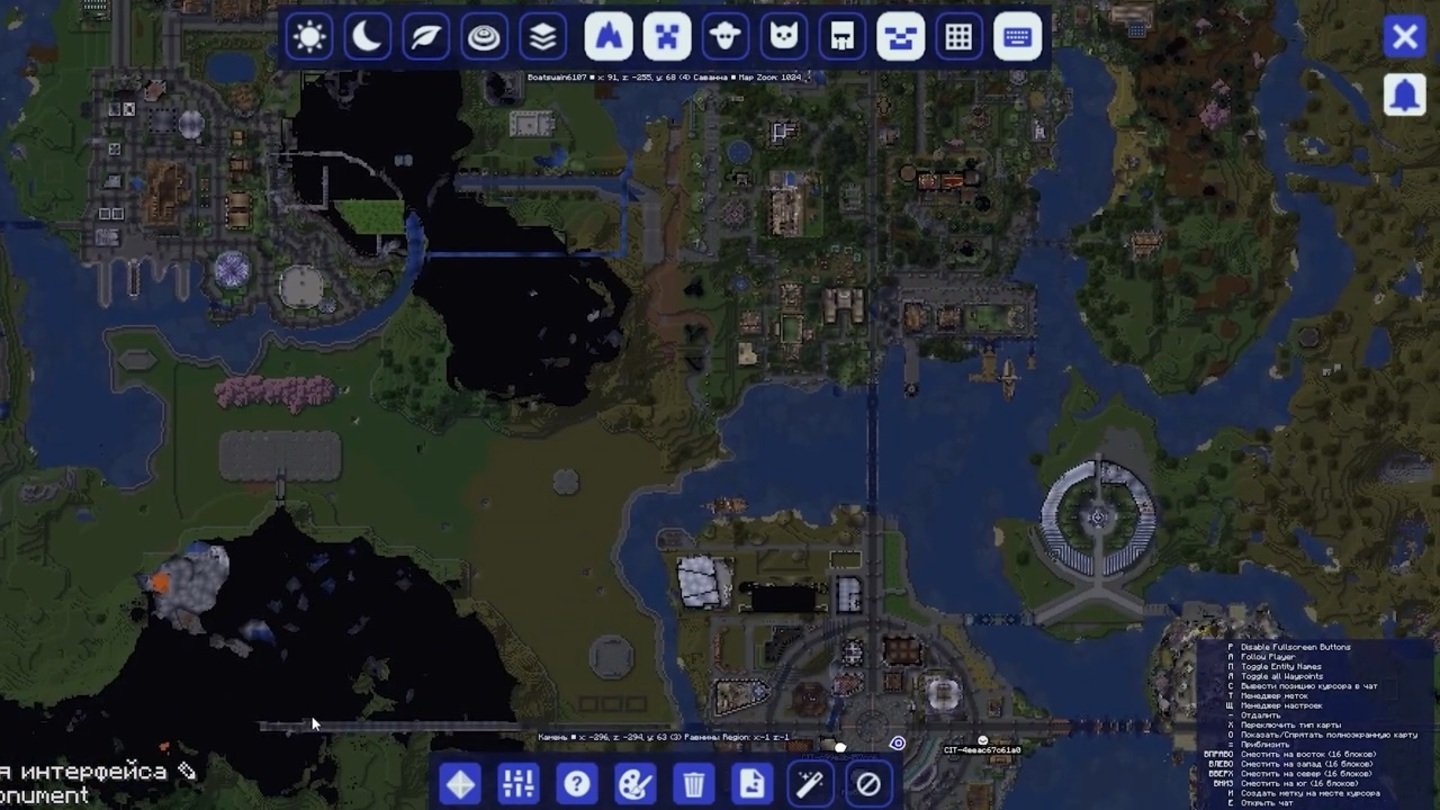This screenshot has height=810, width=1440.
Task: Switch map lighting to day mode
Action: (x=309, y=37)
